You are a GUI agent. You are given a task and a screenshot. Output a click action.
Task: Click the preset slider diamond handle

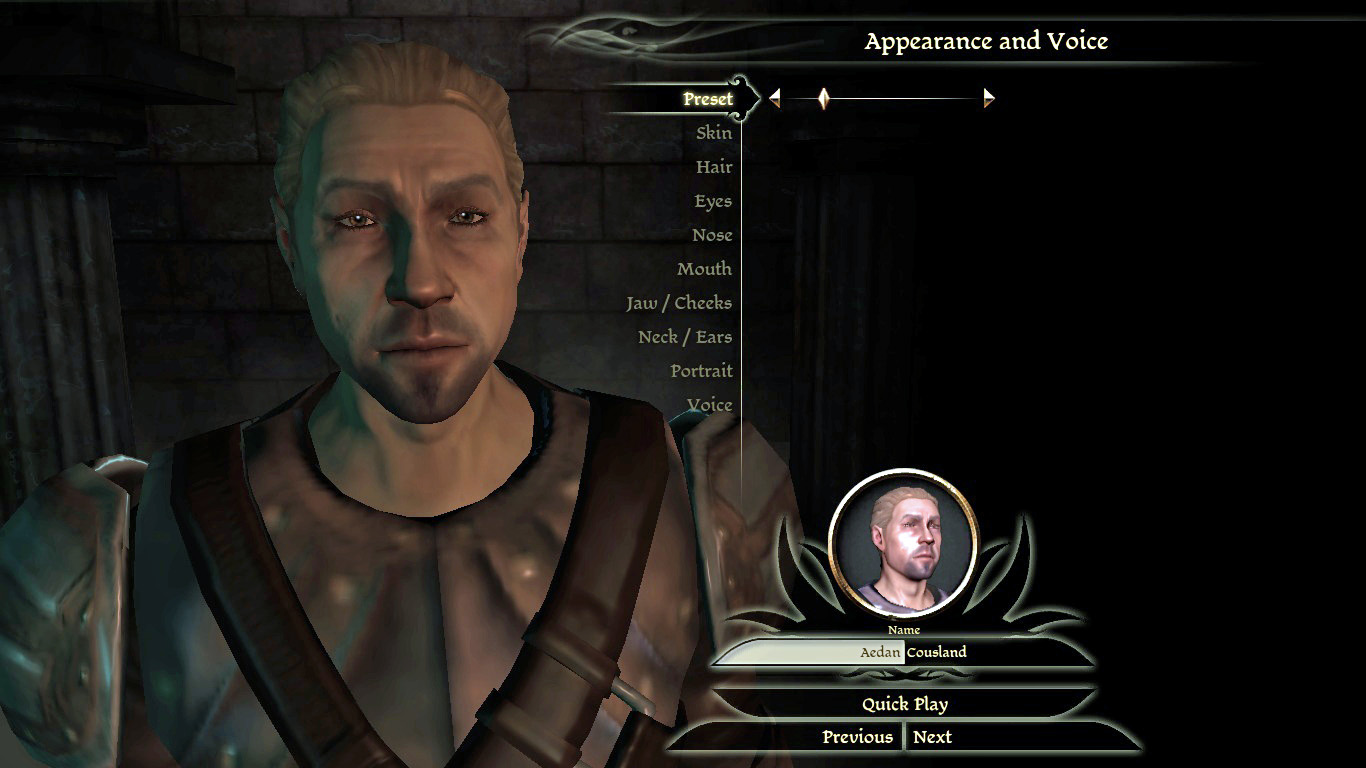click(824, 98)
